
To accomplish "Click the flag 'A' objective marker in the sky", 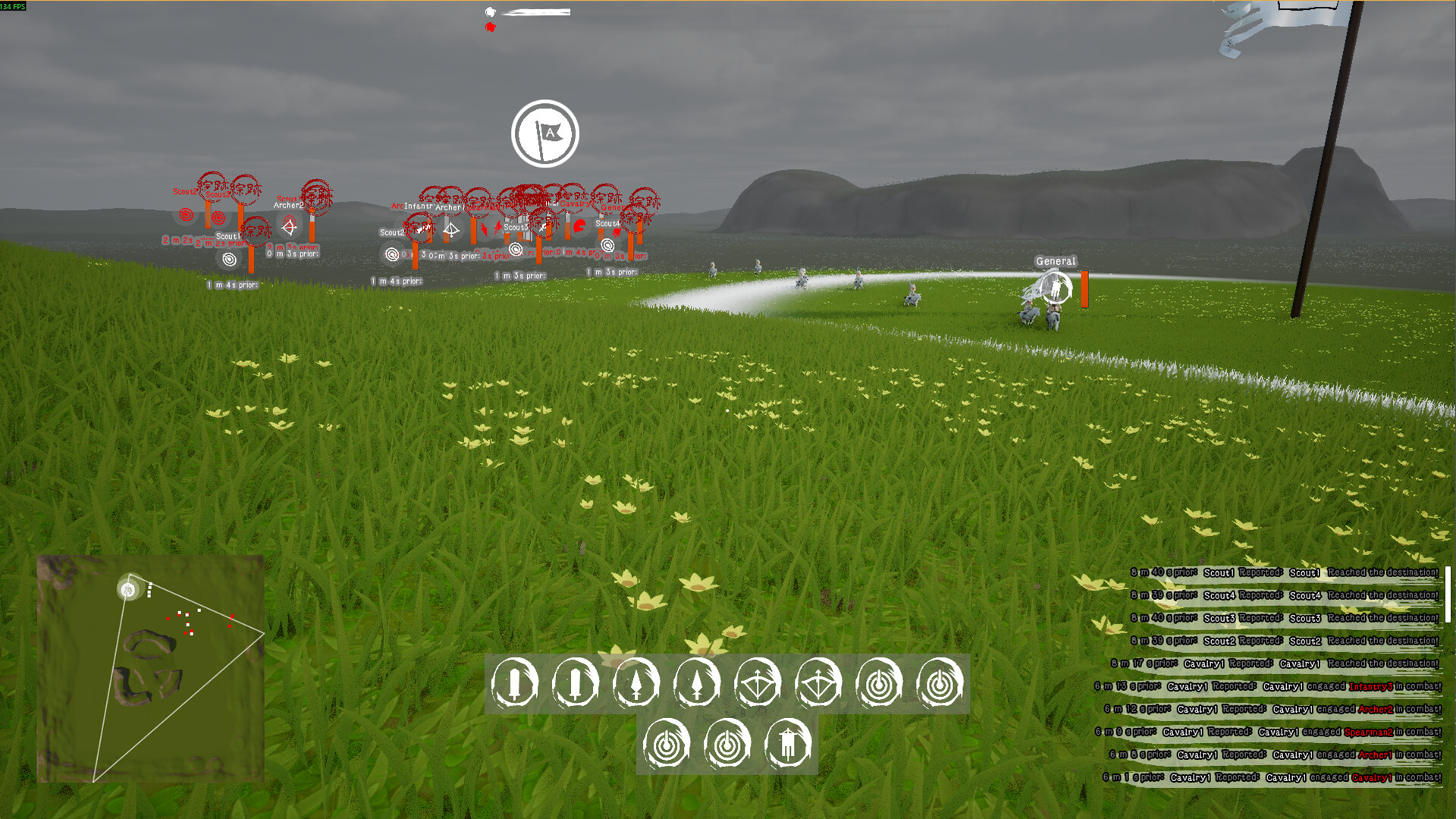I will (x=546, y=133).
